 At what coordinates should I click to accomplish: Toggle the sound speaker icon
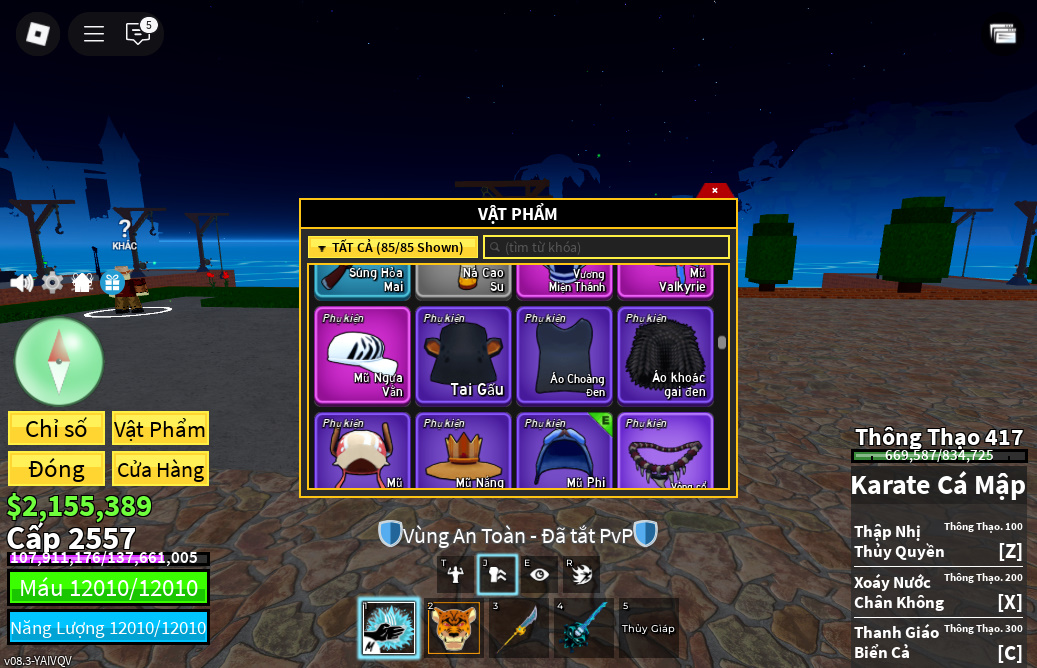[22, 283]
